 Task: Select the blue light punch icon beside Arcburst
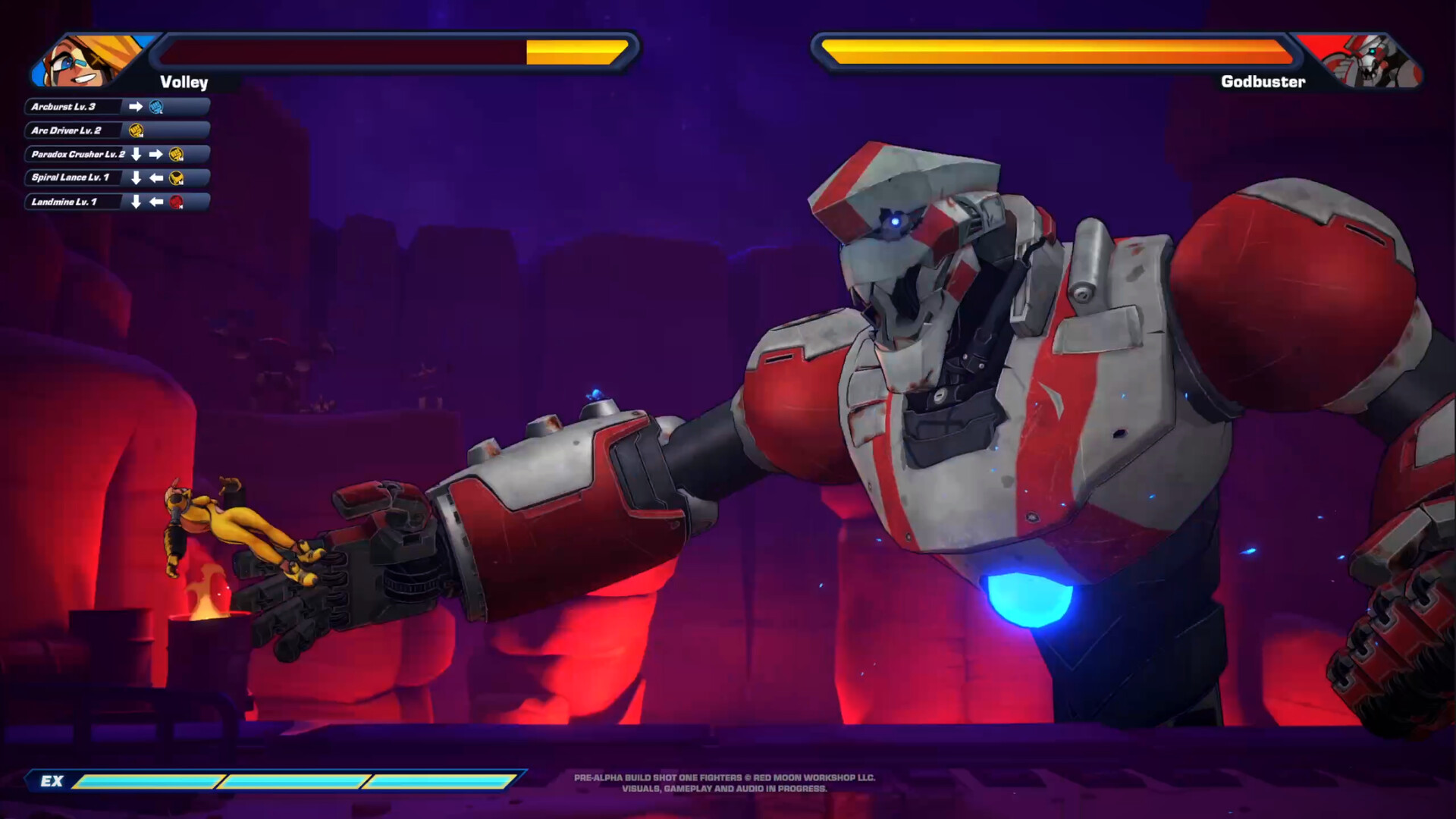pyautogui.click(x=156, y=107)
